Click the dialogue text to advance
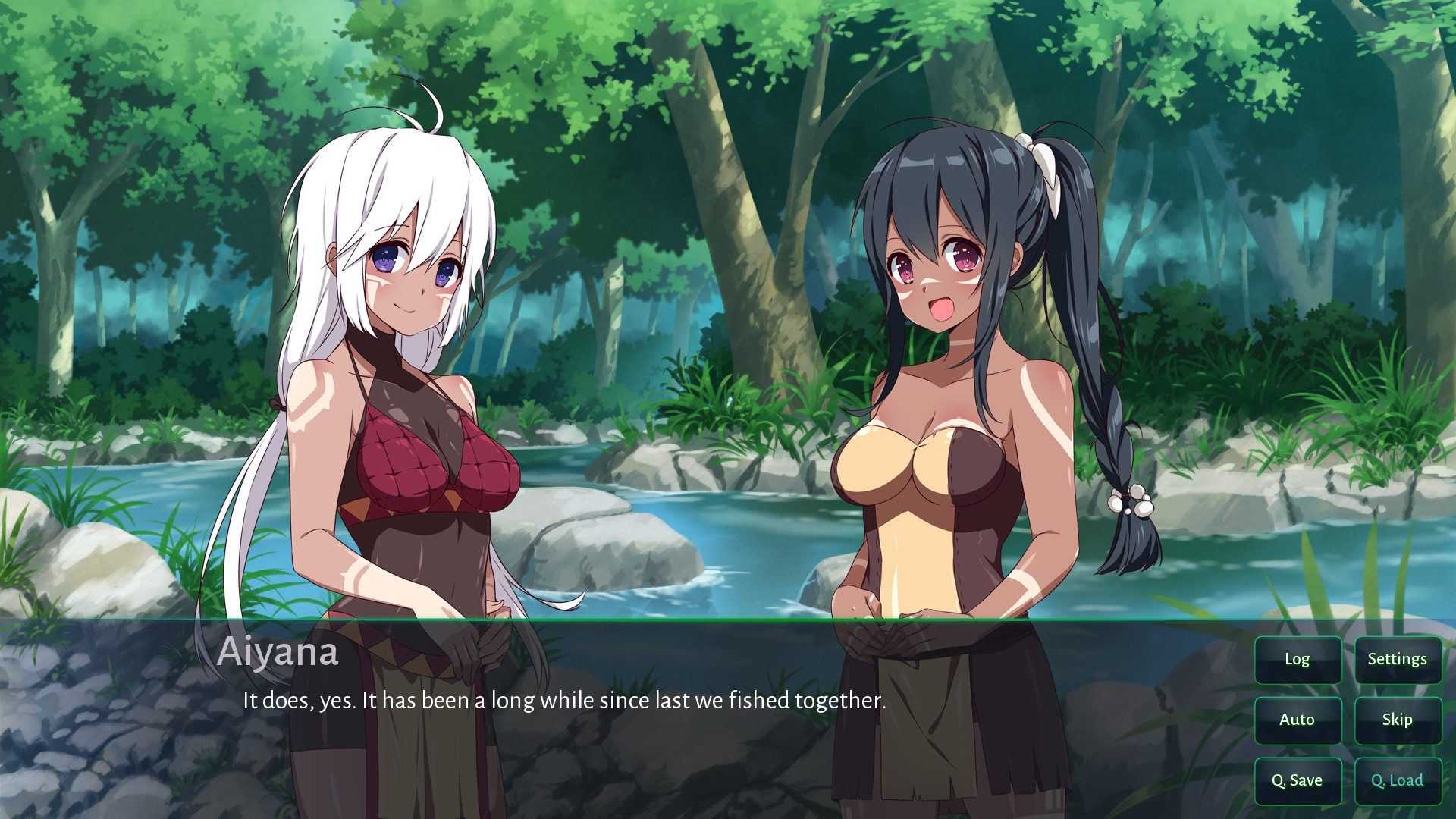Viewport: 1456px width, 819px height. tap(563, 700)
